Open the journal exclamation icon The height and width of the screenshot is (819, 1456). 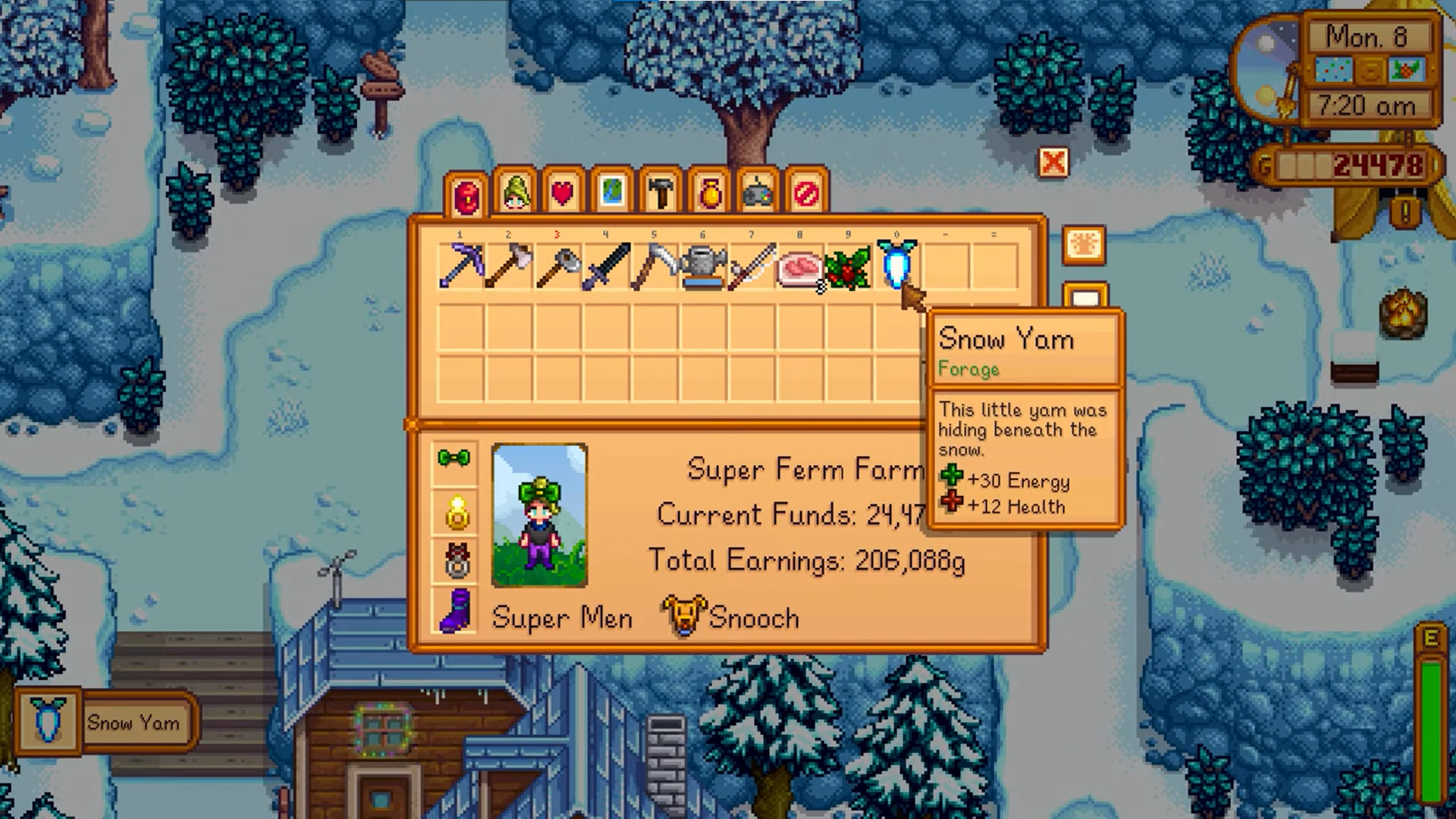[x=1405, y=212]
